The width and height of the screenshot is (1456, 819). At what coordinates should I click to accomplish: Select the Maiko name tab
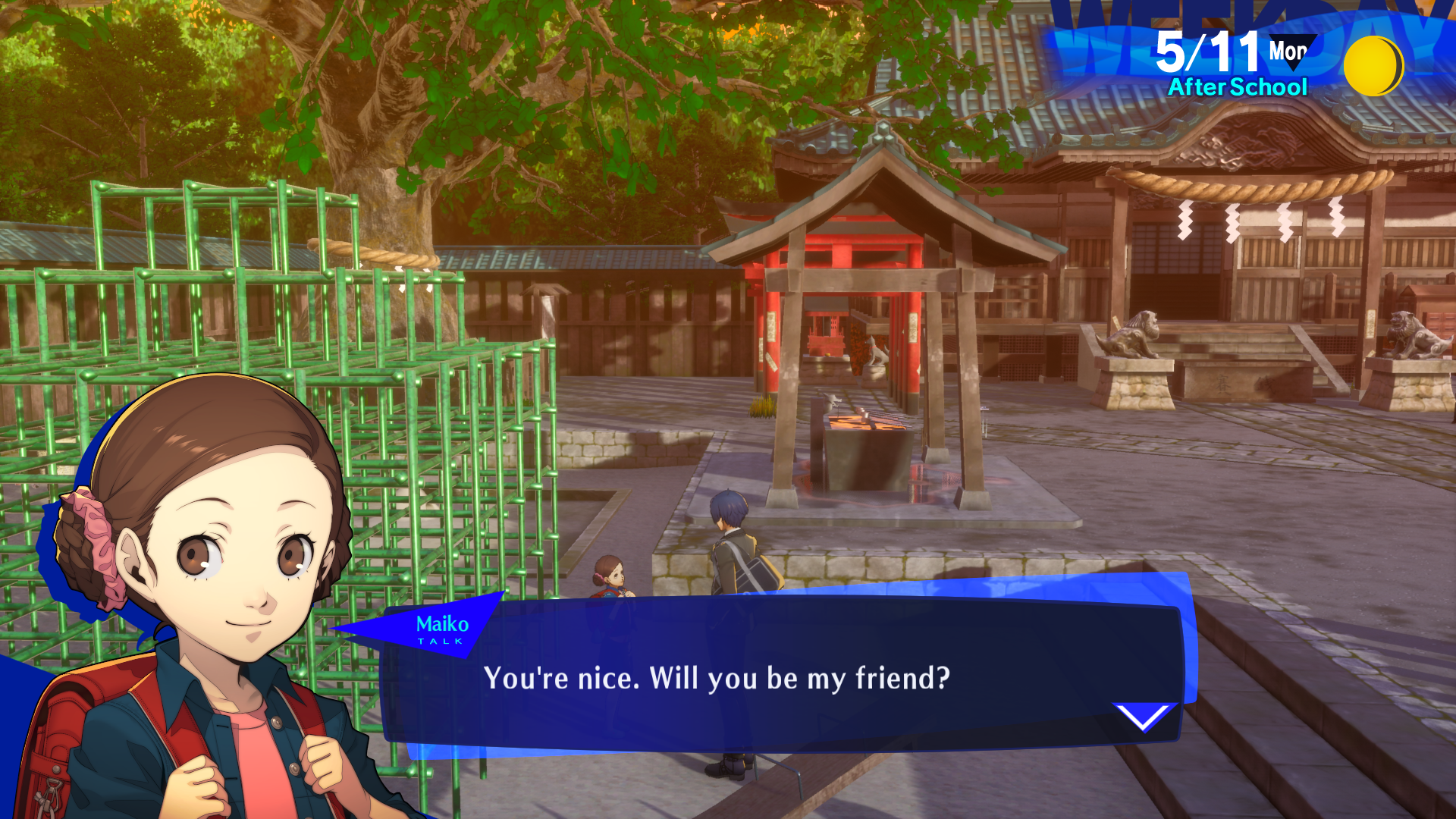point(444,625)
